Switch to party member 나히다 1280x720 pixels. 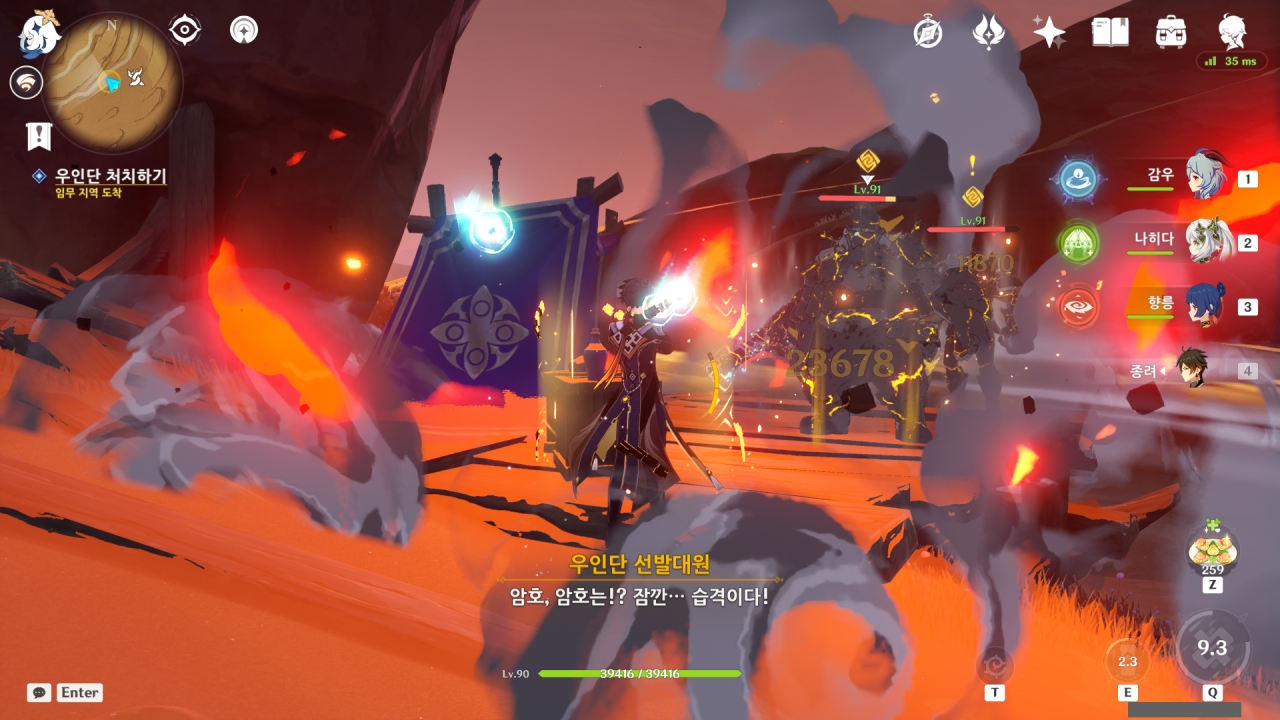[1205, 242]
